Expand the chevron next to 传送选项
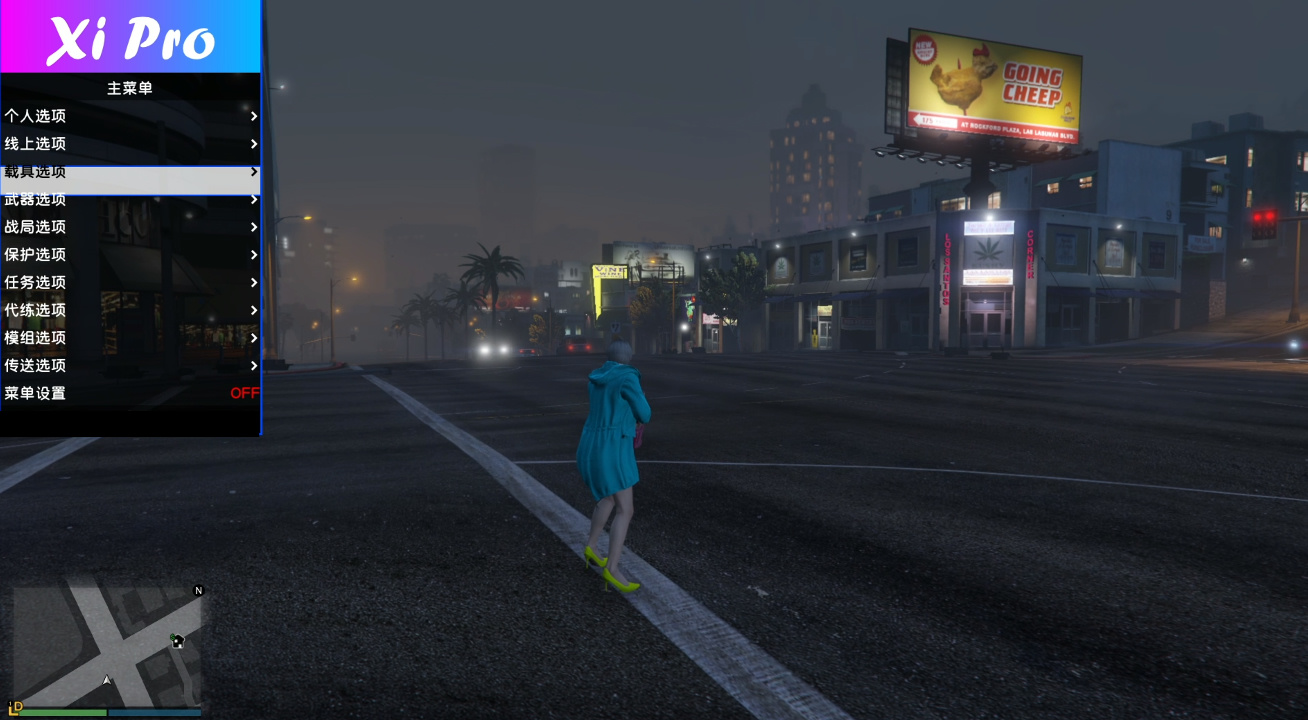 click(x=253, y=366)
